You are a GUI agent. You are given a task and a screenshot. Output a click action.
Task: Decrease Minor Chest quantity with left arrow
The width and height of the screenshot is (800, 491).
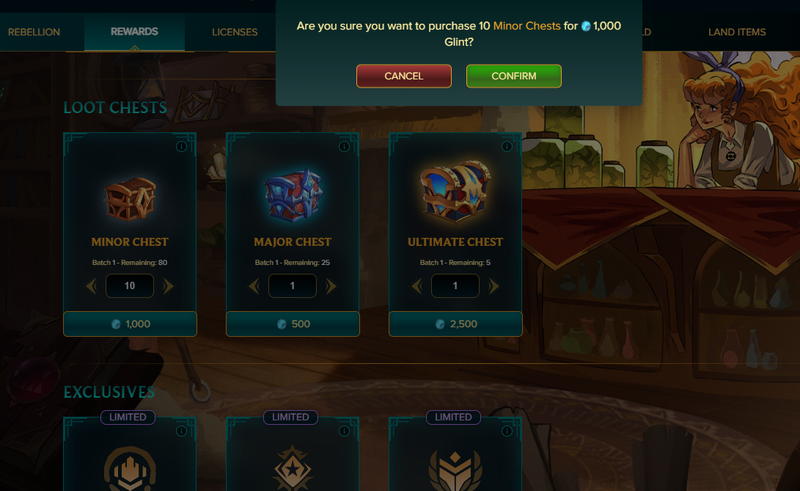pos(91,286)
